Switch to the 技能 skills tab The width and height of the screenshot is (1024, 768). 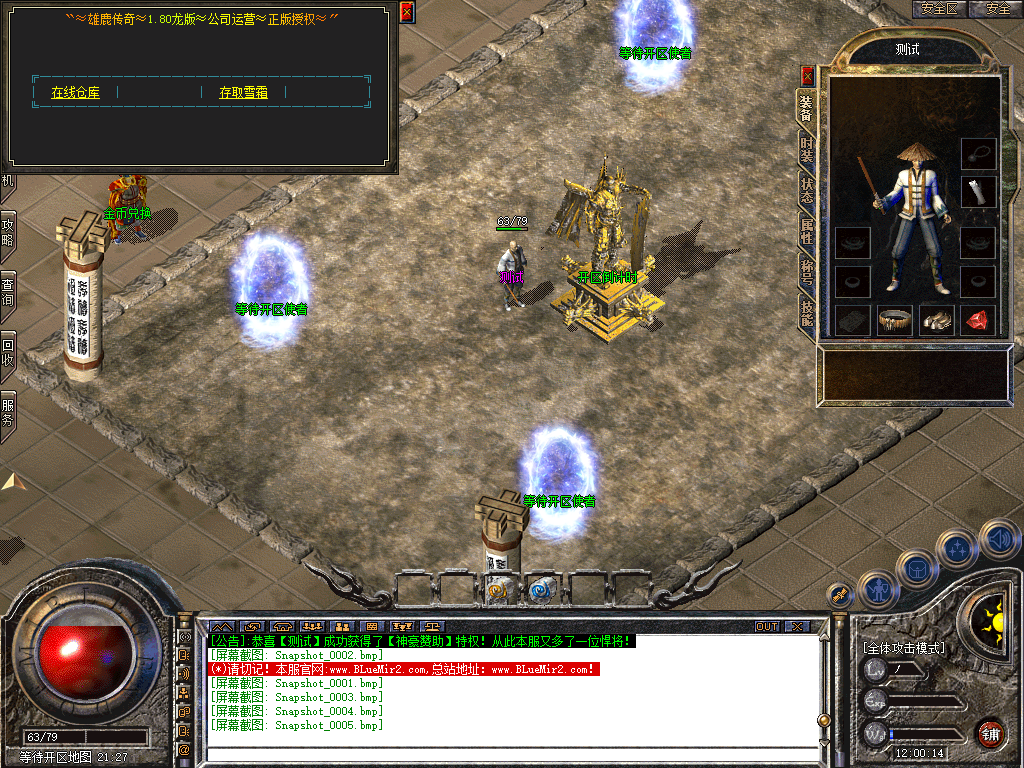coord(806,313)
